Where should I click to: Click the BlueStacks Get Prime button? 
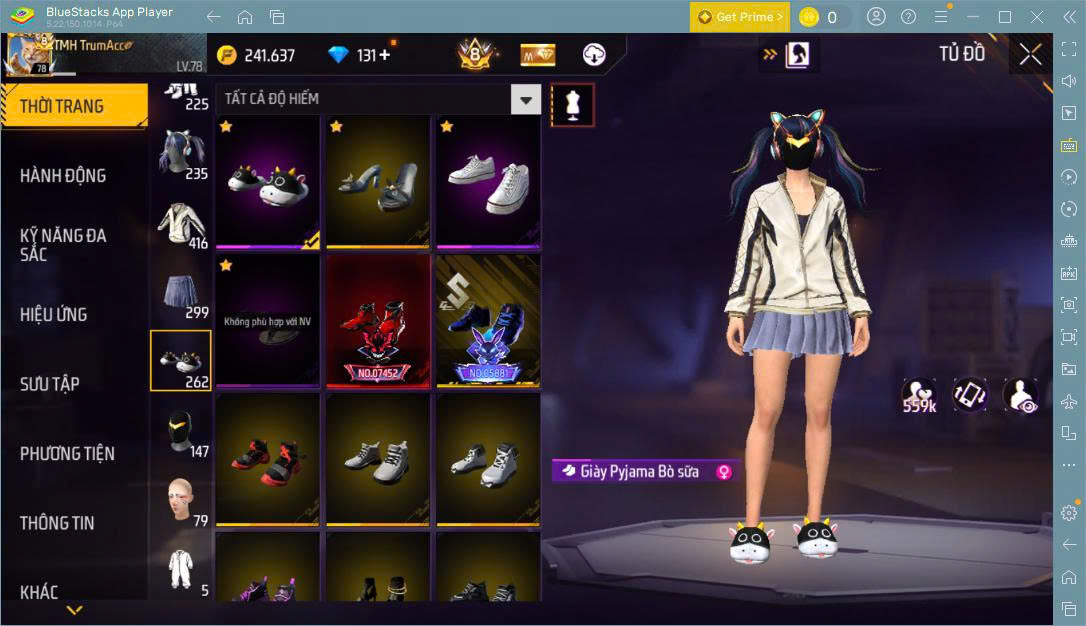click(739, 17)
